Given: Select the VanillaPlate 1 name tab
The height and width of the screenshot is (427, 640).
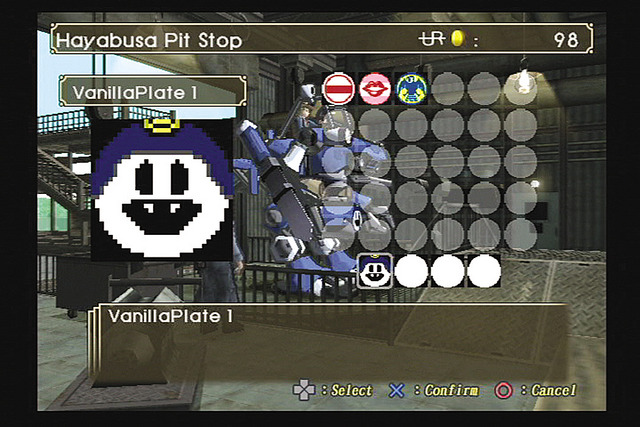Looking at the screenshot, I should click(152, 92).
